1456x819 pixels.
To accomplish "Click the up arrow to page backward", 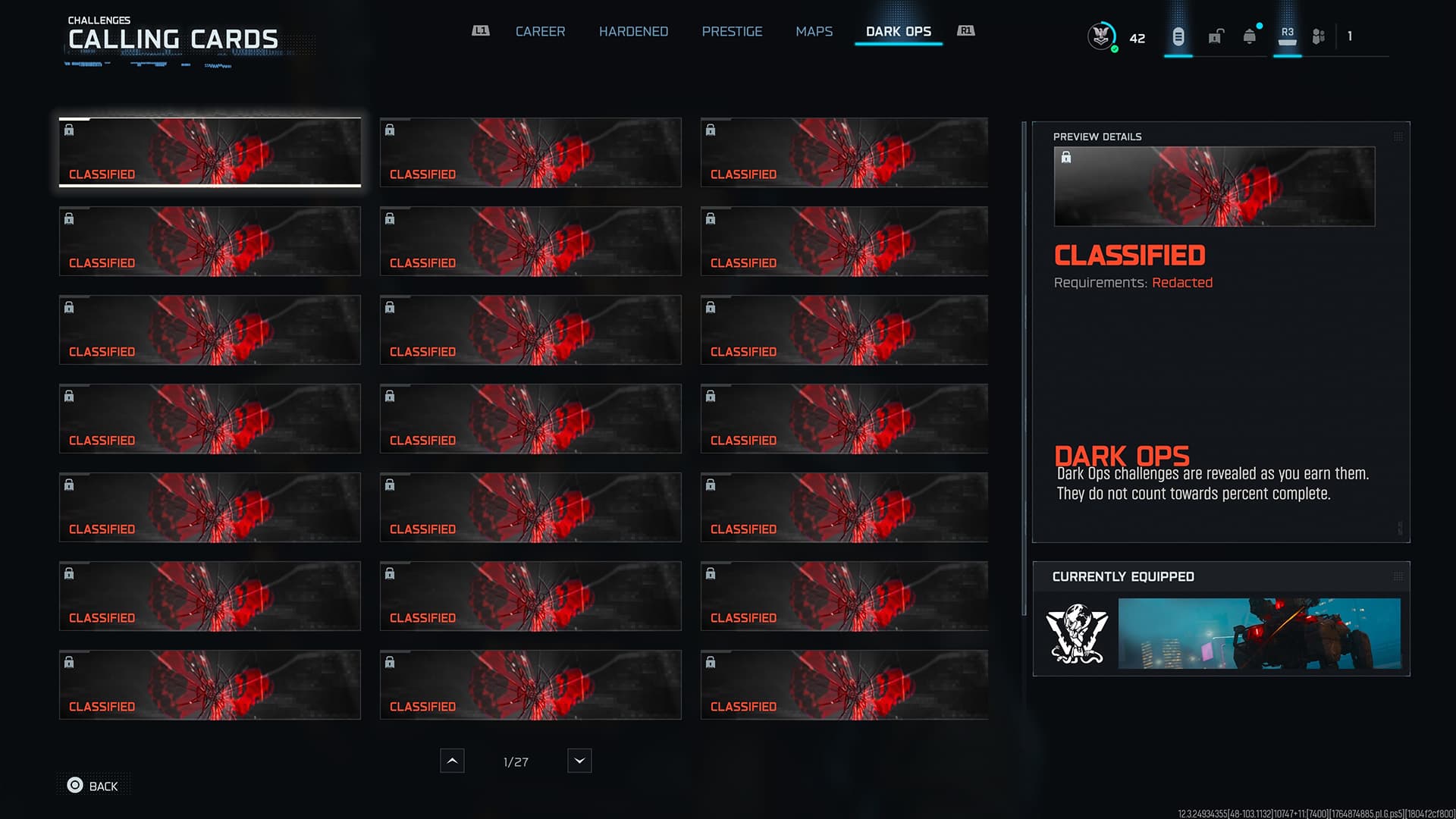I will pyautogui.click(x=452, y=761).
